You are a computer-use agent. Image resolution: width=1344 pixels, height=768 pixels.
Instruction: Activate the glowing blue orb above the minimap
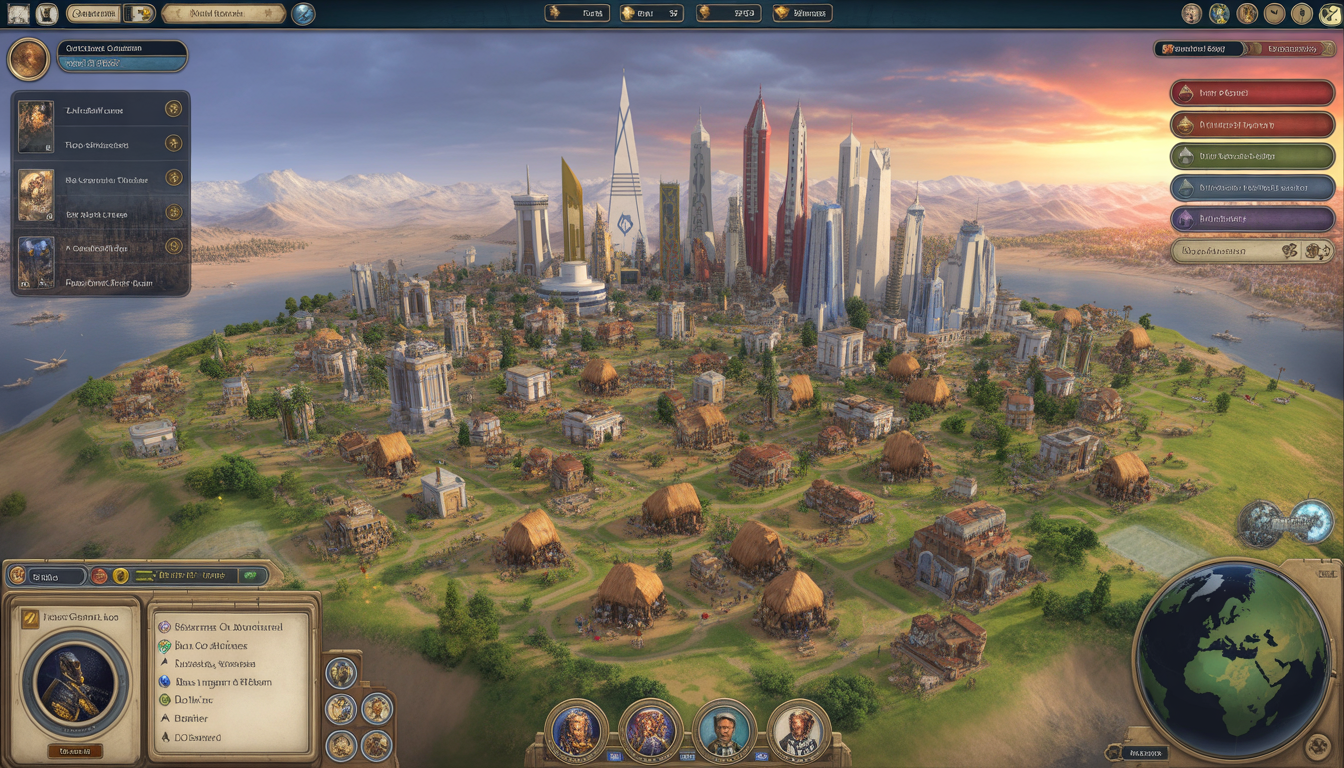(1310, 521)
